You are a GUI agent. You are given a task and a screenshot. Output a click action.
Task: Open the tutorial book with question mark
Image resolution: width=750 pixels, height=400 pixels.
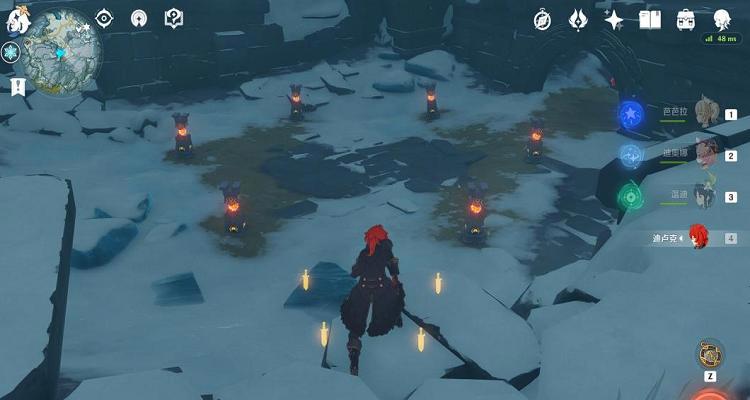173,18
